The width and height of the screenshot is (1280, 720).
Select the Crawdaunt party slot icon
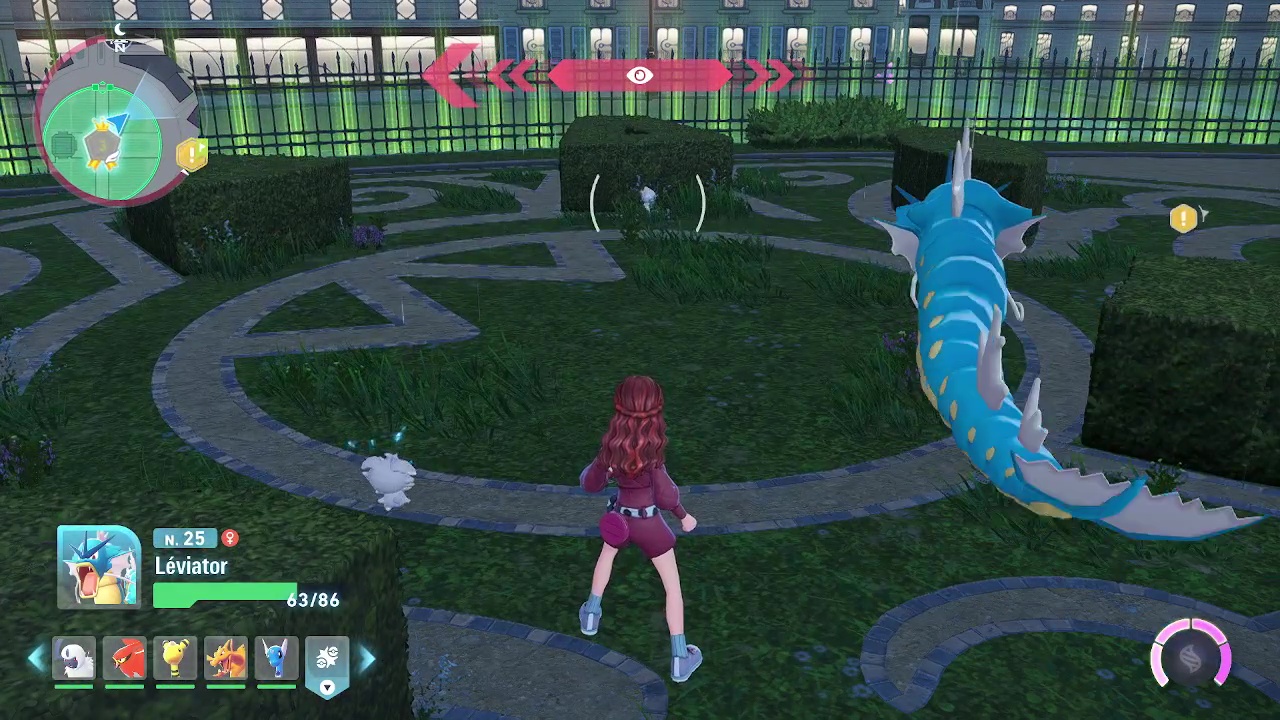pyautogui.click(x=125, y=658)
